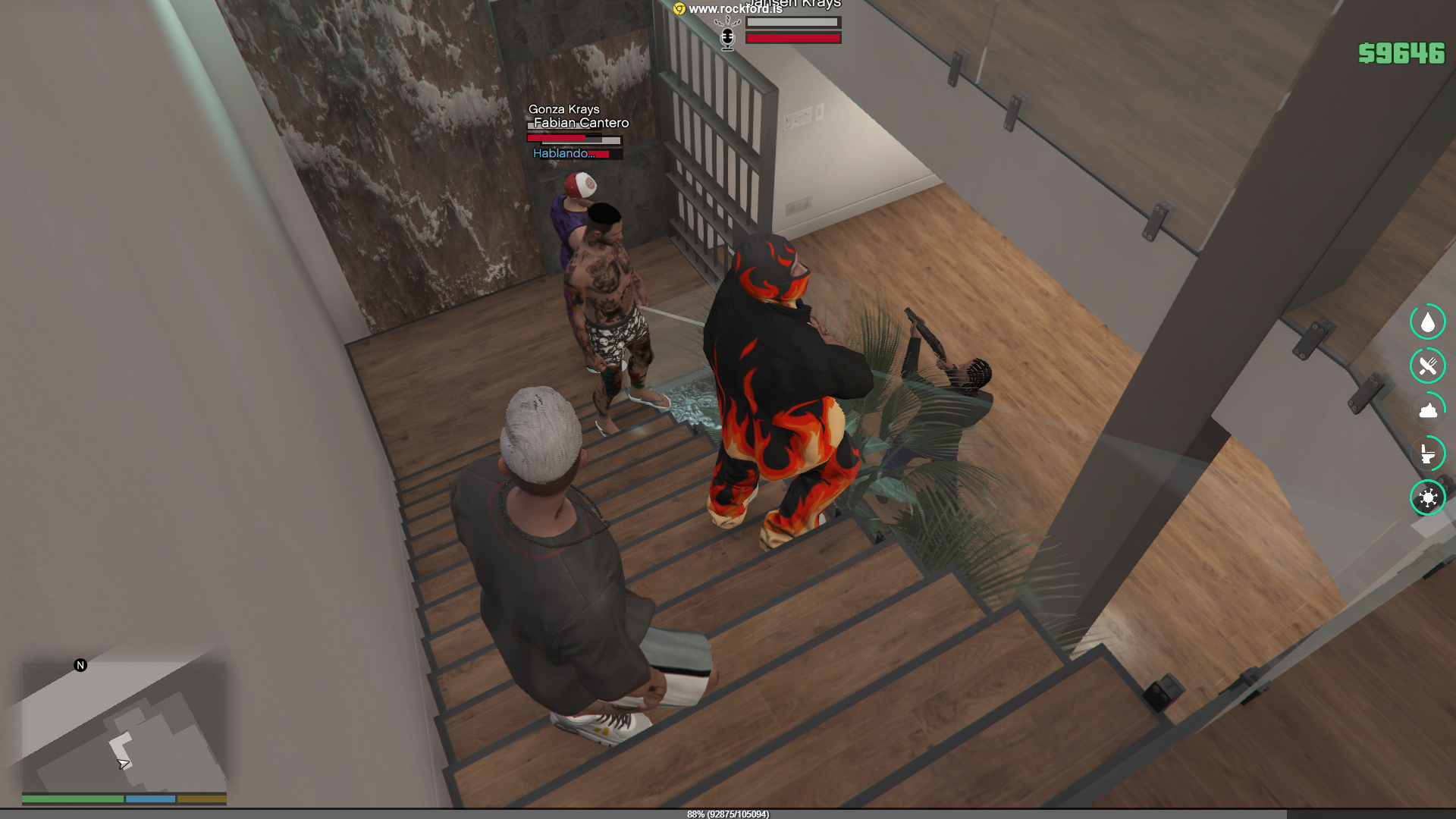Click the north compass marker on minimap
This screenshot has height=819, width=1456.
point(80,665)
